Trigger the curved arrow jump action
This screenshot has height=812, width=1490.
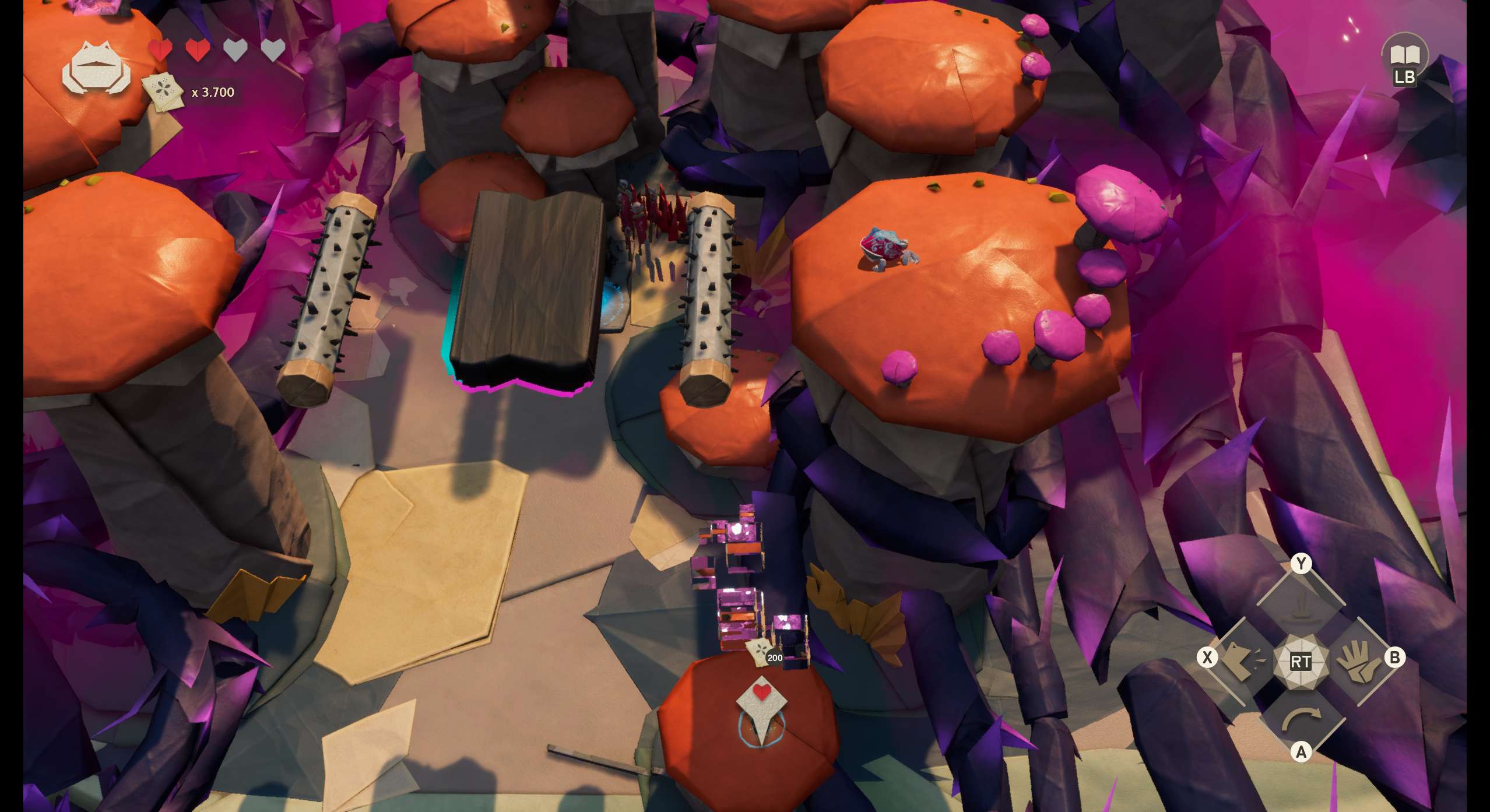1301,720
